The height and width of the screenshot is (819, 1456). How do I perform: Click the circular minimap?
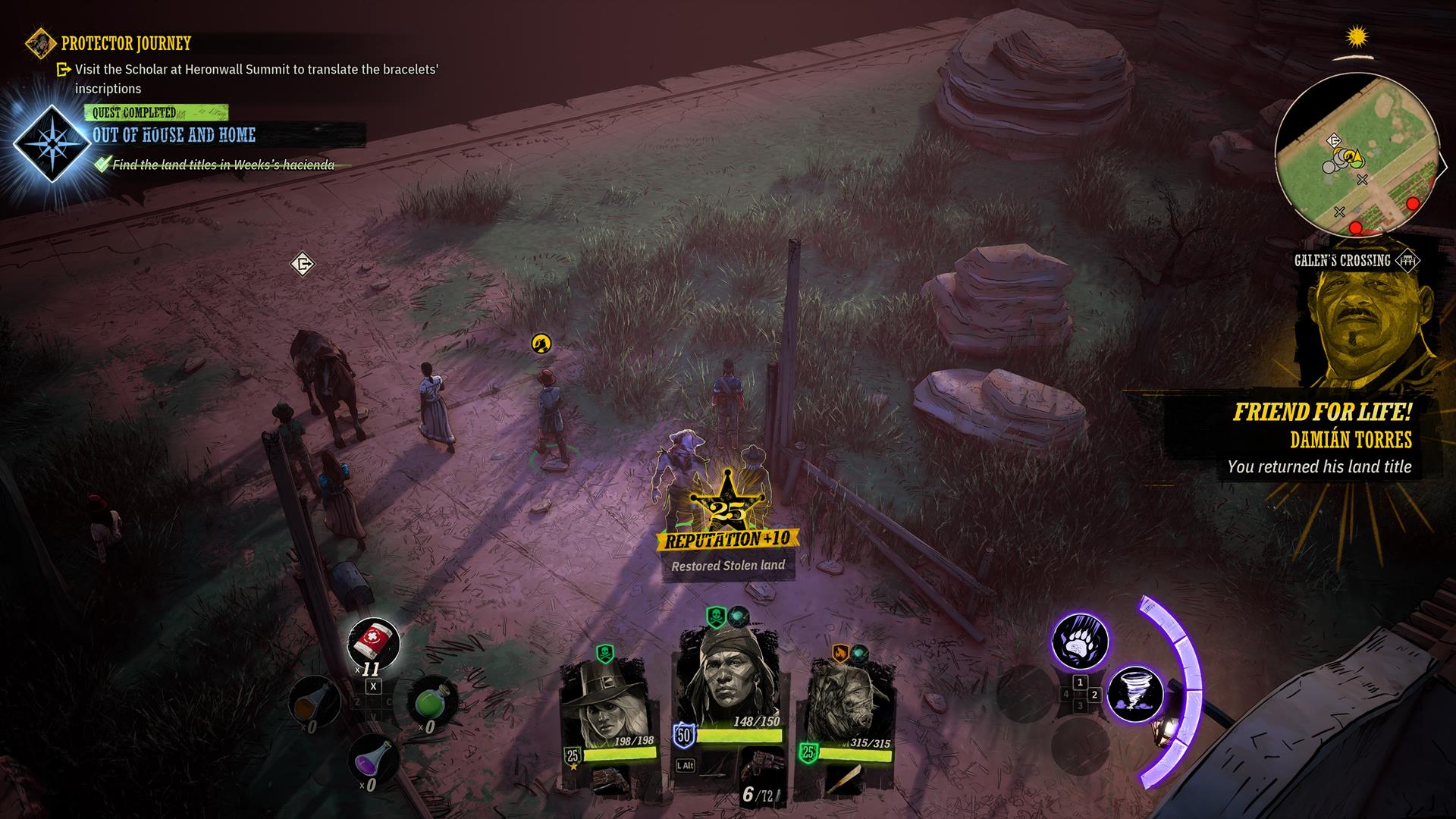click(1356, 154)
